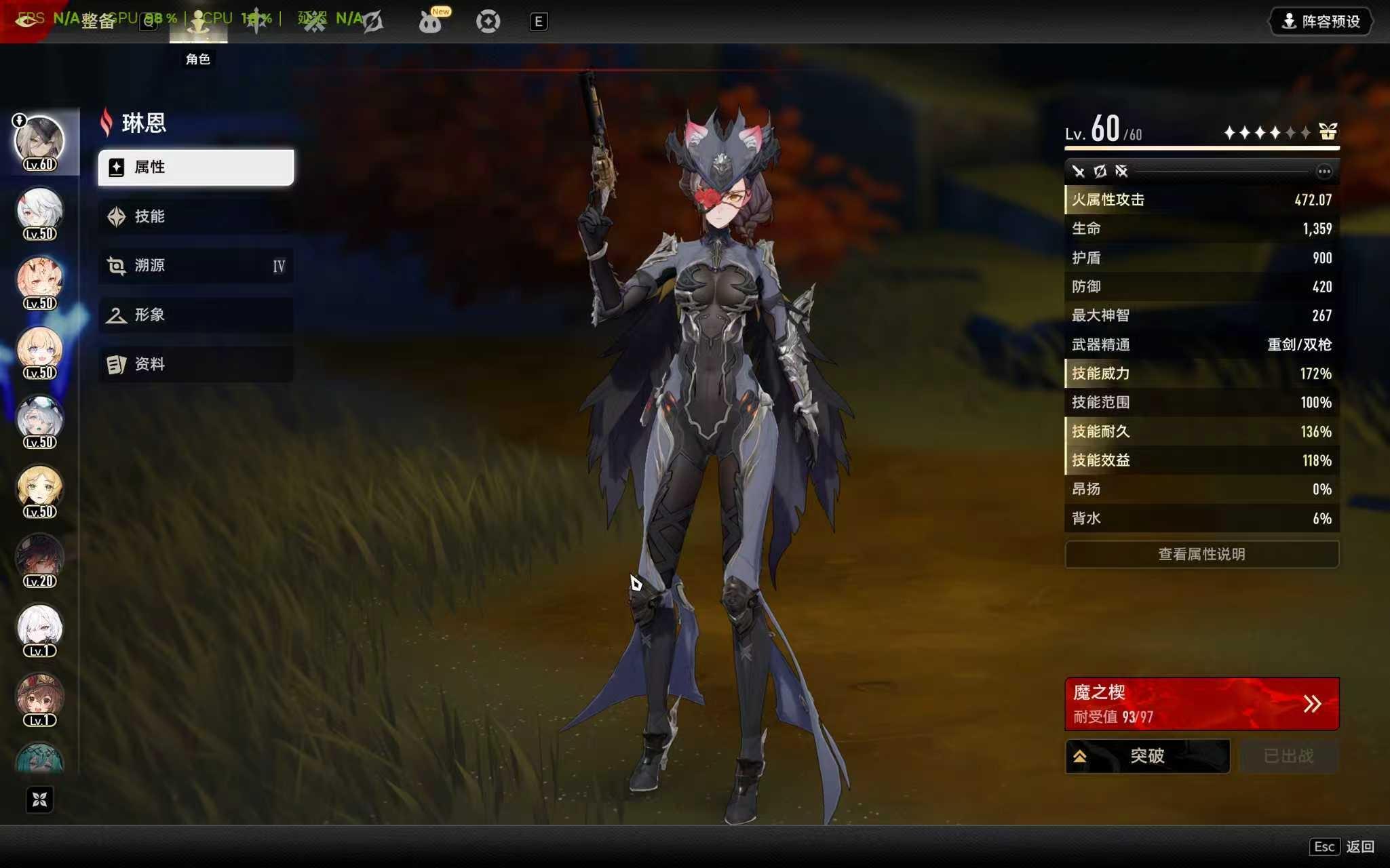This screenshot has height=868, width=1390.
Task: Open the gift icon beside the stars
Action: point(1328,132)
